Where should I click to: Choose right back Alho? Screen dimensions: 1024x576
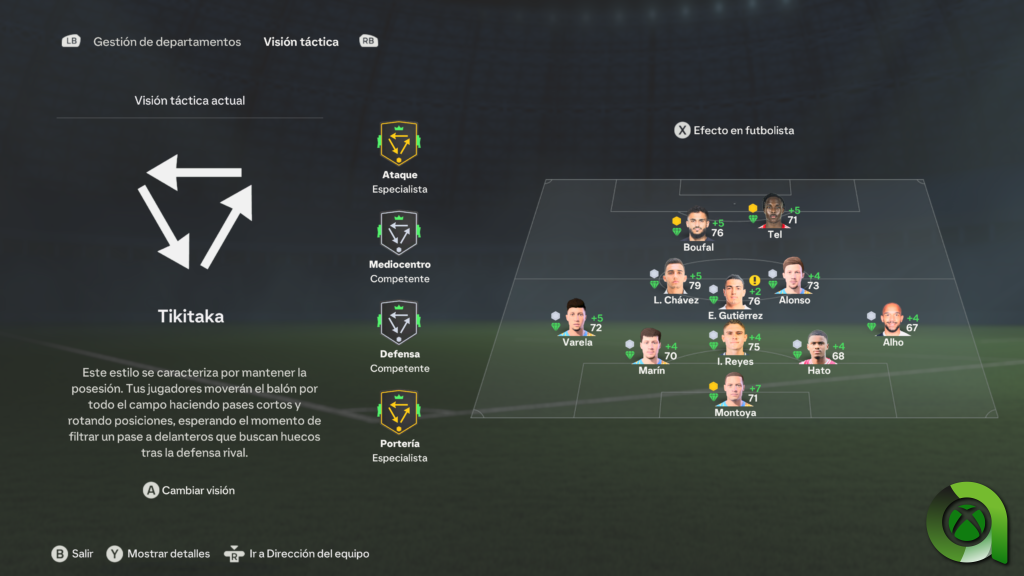point(892,320)
